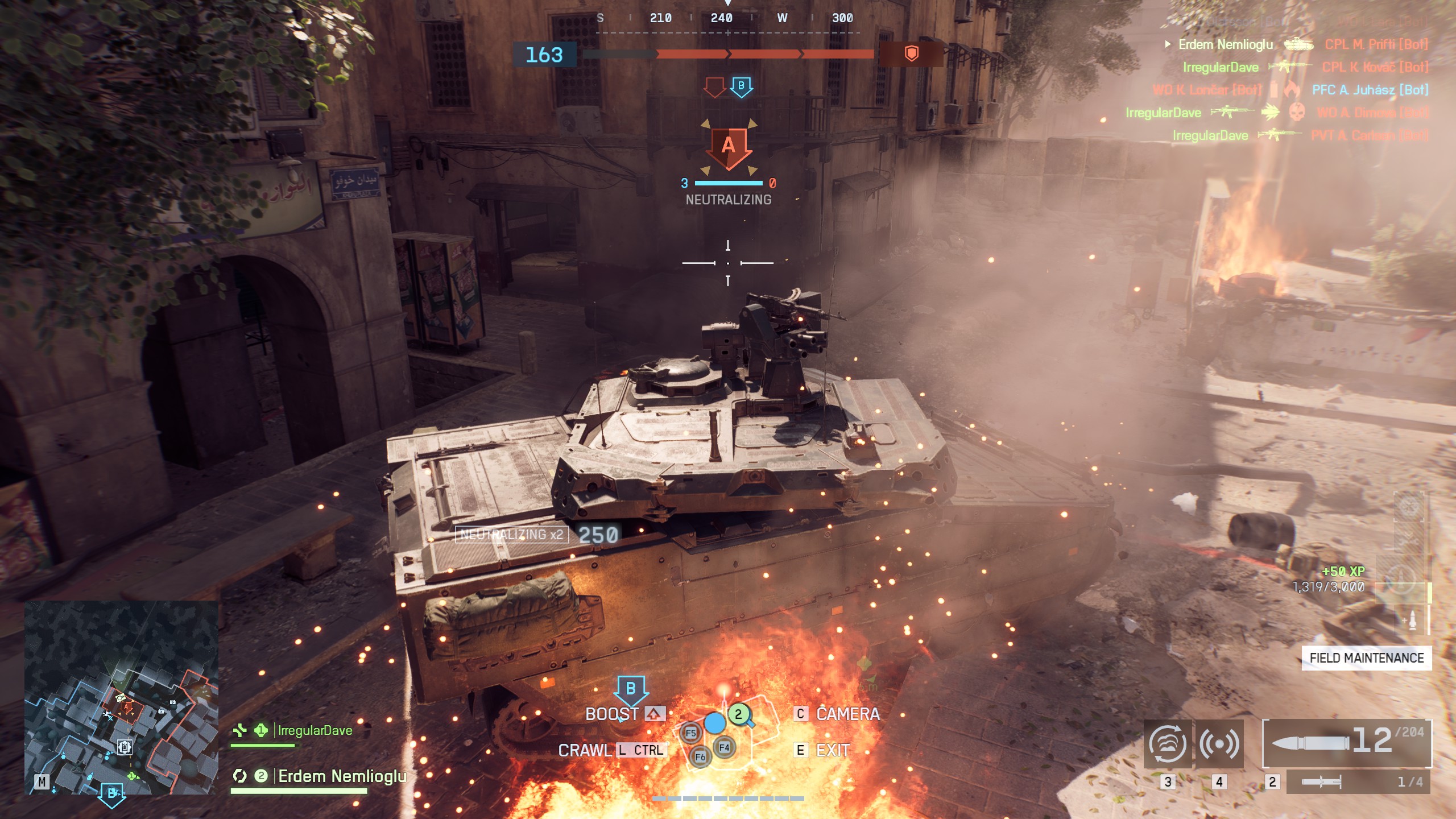Choose the F4 seat in vehicle diagram
1456x819 pixels.
click(724, 747)
